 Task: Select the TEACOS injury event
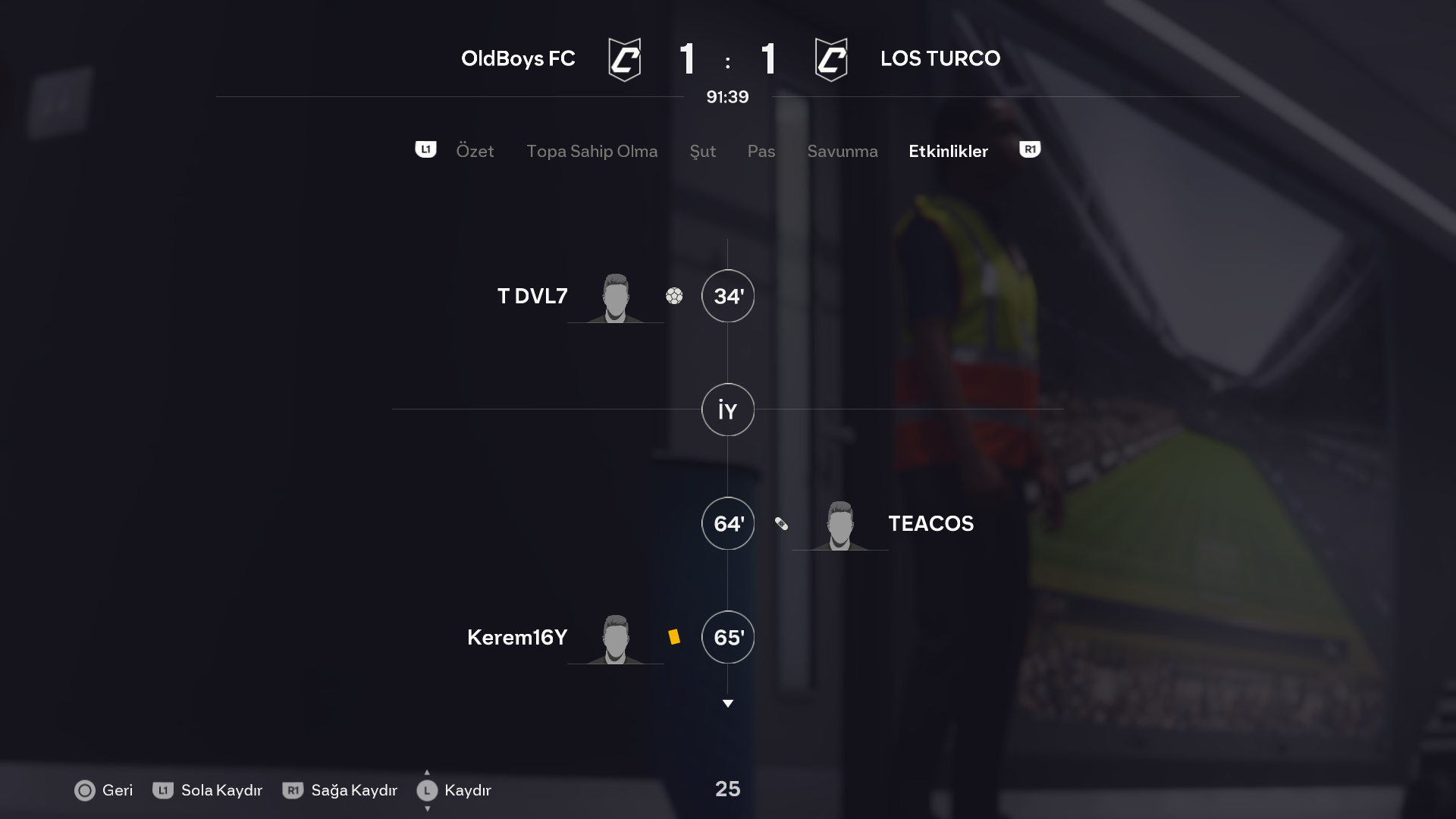pyautogui.click(x=930, y=523)
